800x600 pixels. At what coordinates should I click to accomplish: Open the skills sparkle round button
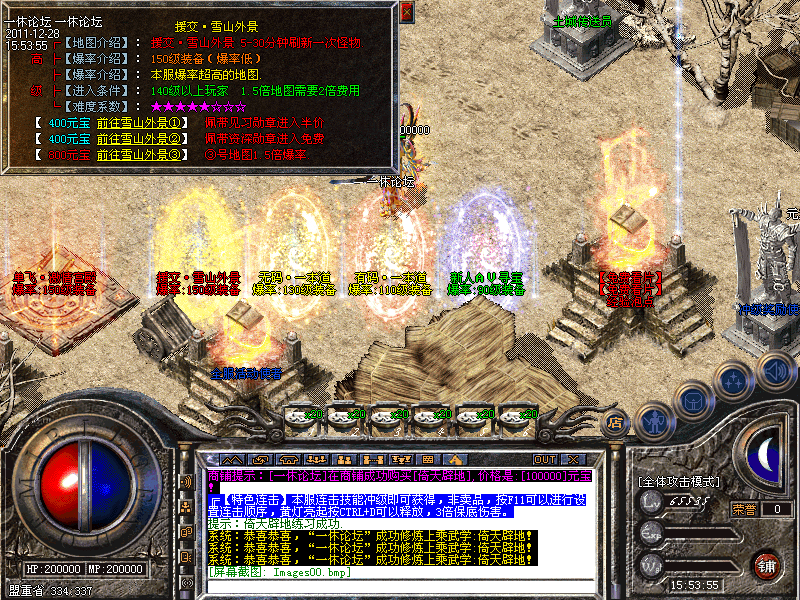pos(735,380)
